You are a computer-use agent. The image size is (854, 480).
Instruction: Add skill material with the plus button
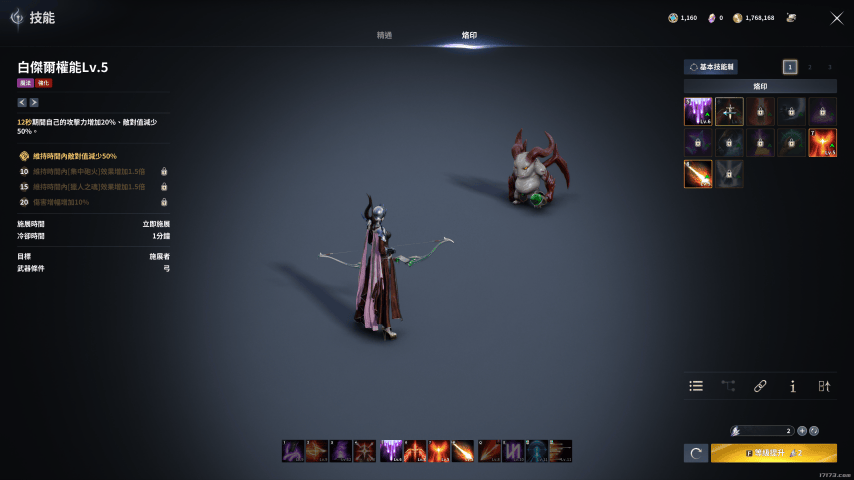802,430
